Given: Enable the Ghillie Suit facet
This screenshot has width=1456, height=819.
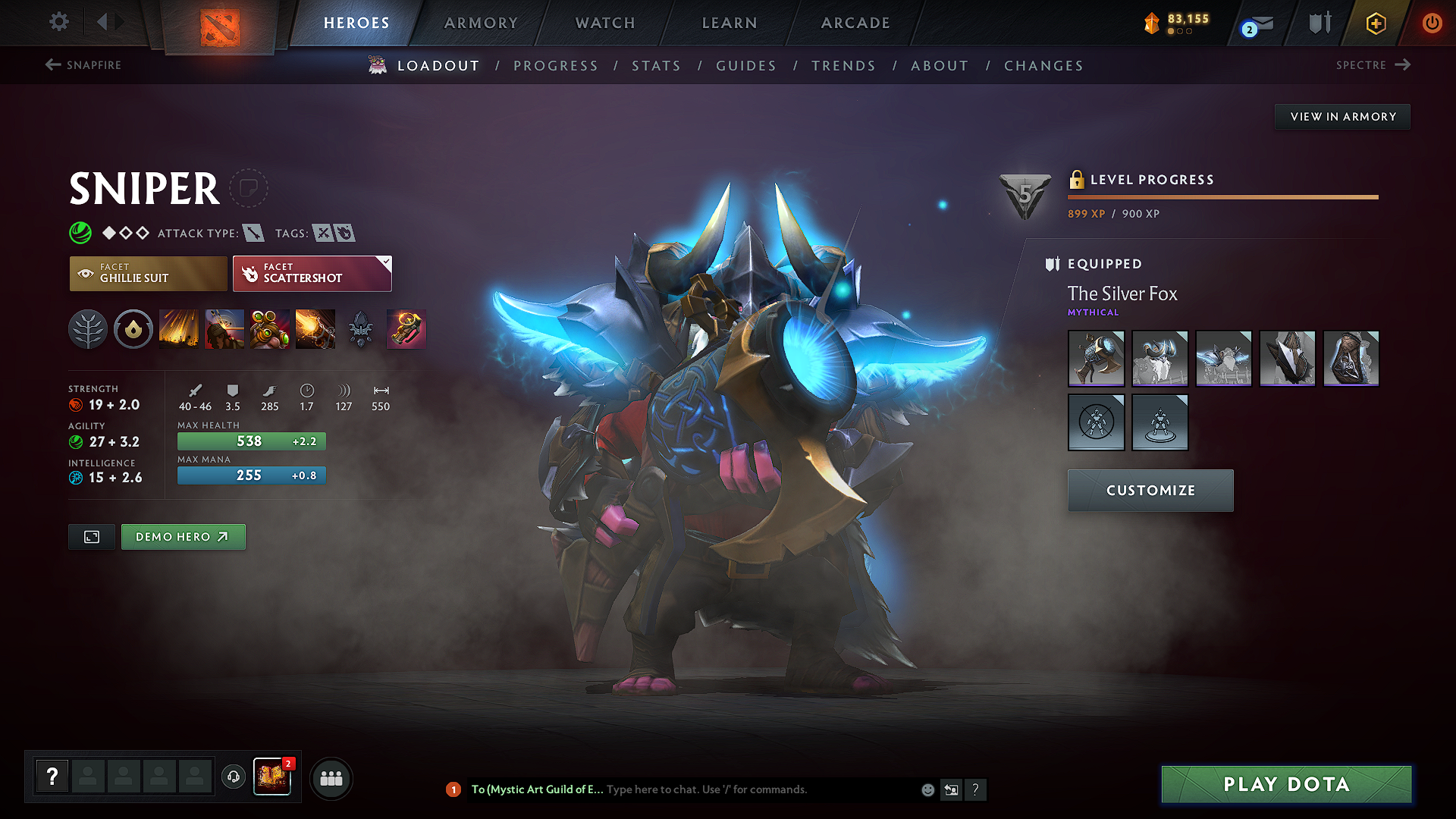Looking at the screenshot, I should [148, 273].
